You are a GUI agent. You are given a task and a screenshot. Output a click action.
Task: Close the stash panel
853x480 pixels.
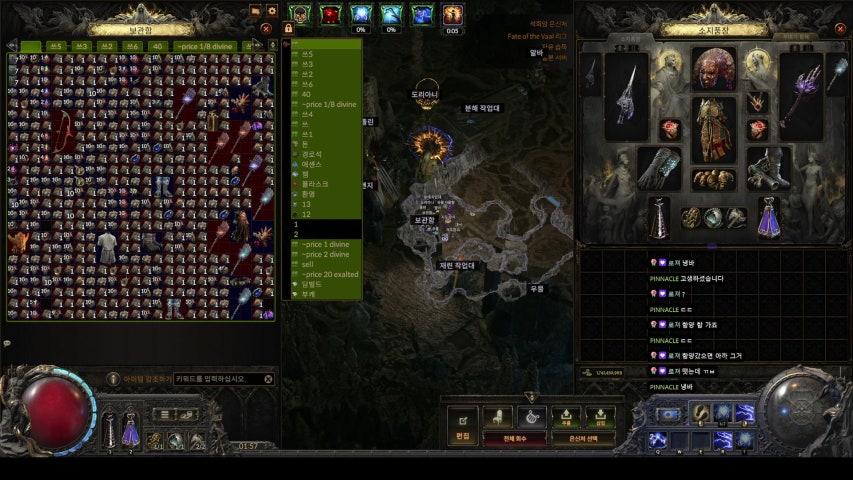[266, 29]
